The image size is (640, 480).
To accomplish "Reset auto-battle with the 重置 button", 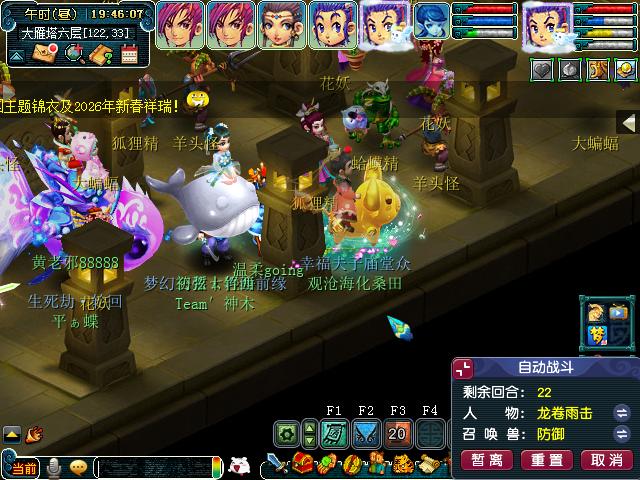I will [548, 460].
